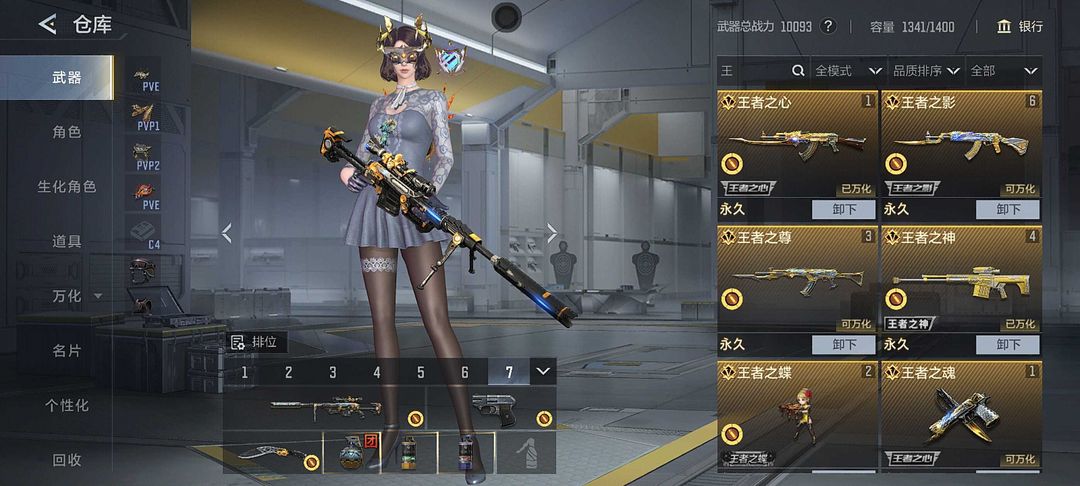Screen dimensions: 1080x486
Task: Open the 银行 bank button
Action: (x=1019, y=27)
